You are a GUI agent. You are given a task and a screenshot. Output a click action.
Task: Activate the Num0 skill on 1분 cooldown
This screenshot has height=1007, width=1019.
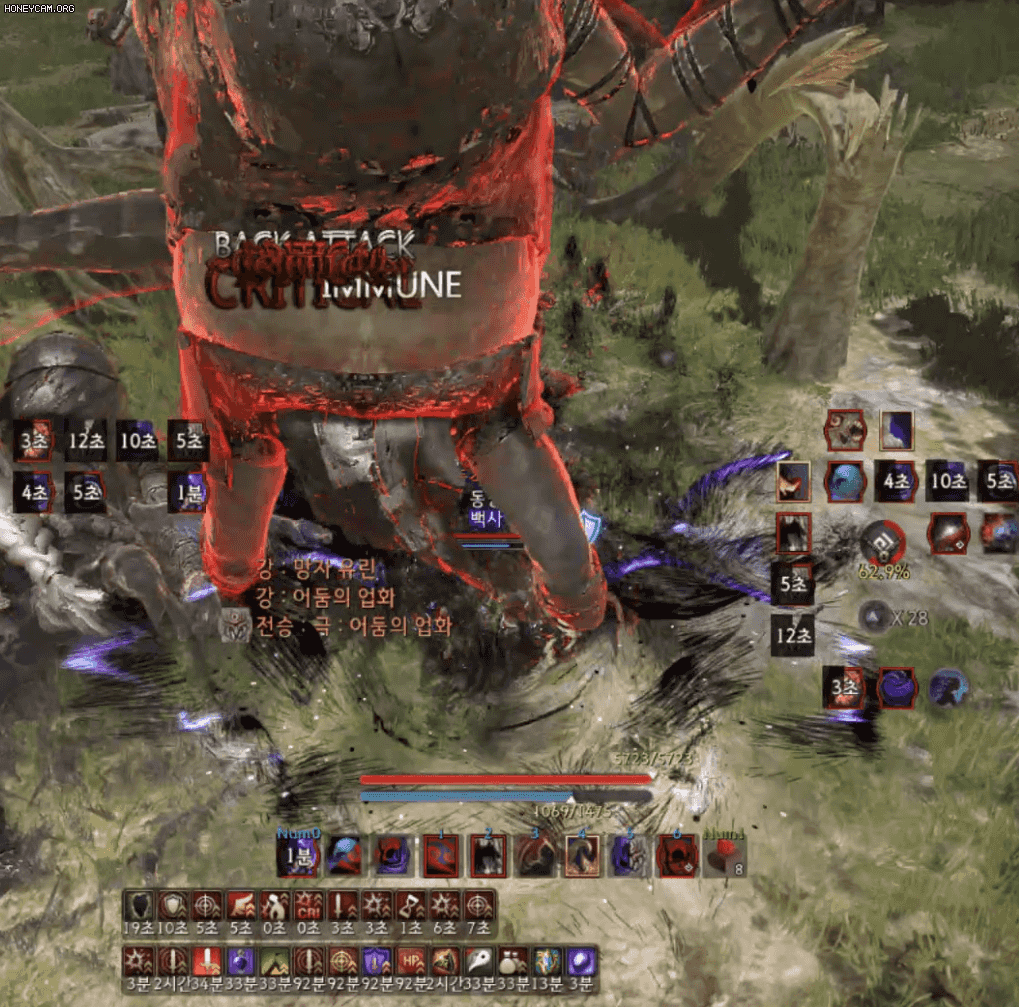[x=299, y=857]
